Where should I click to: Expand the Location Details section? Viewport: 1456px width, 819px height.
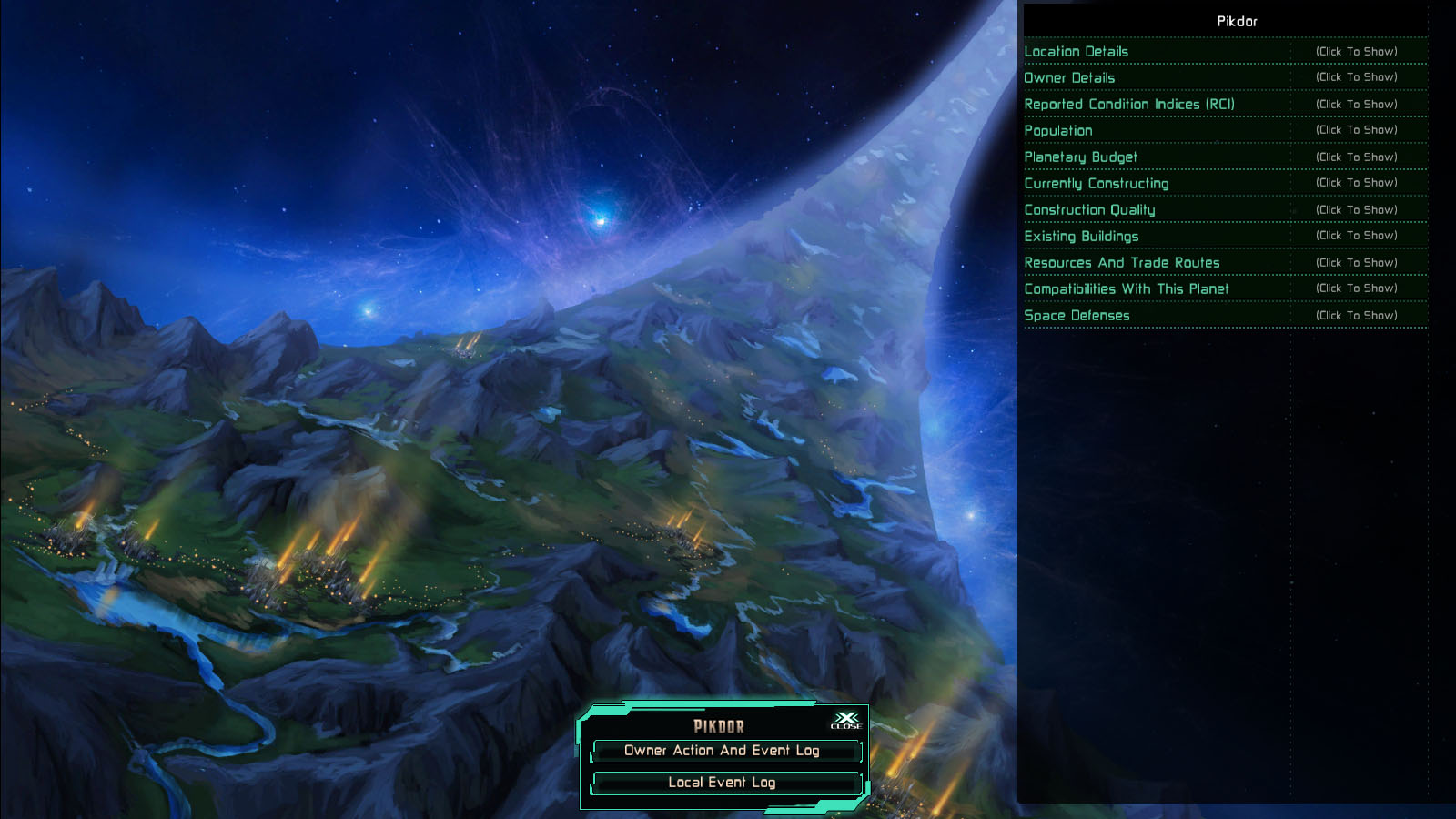[x=1077, y=52]
